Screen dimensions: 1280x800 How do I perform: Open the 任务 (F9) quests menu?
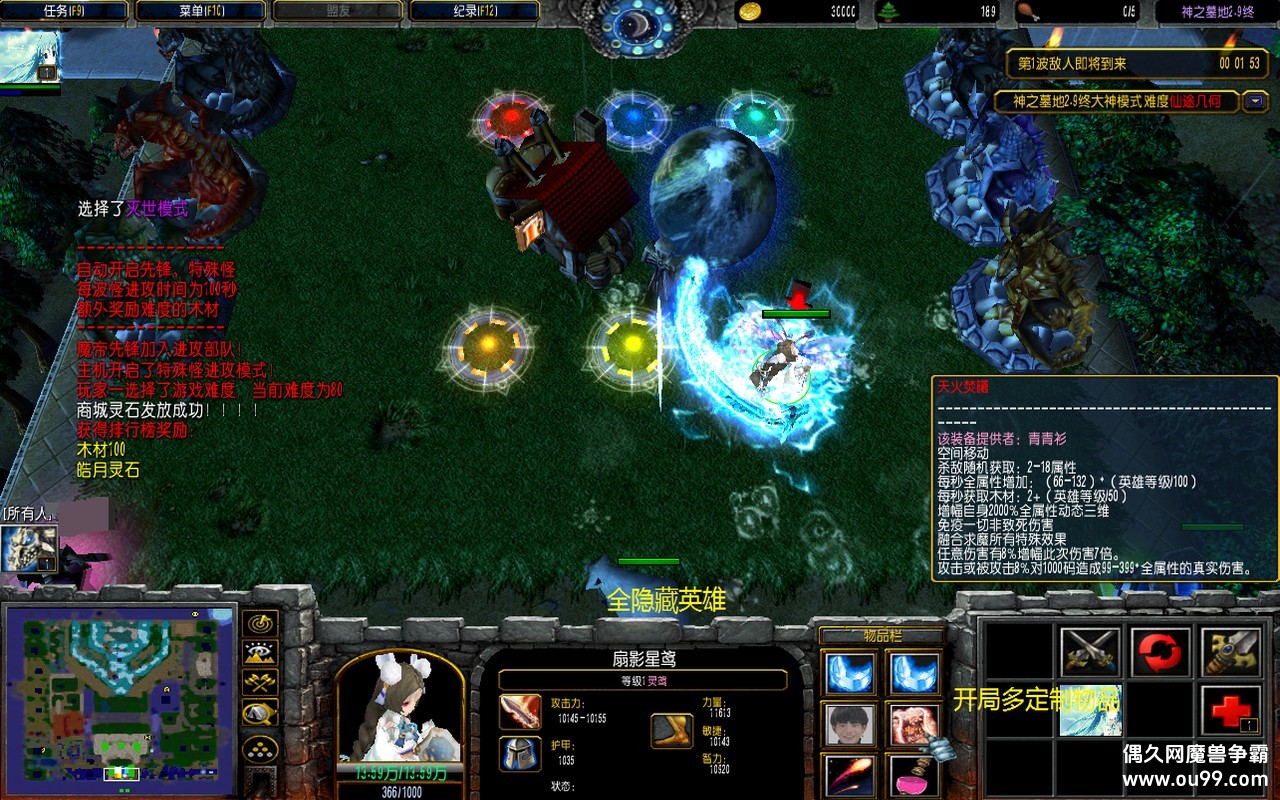point(65,11)
